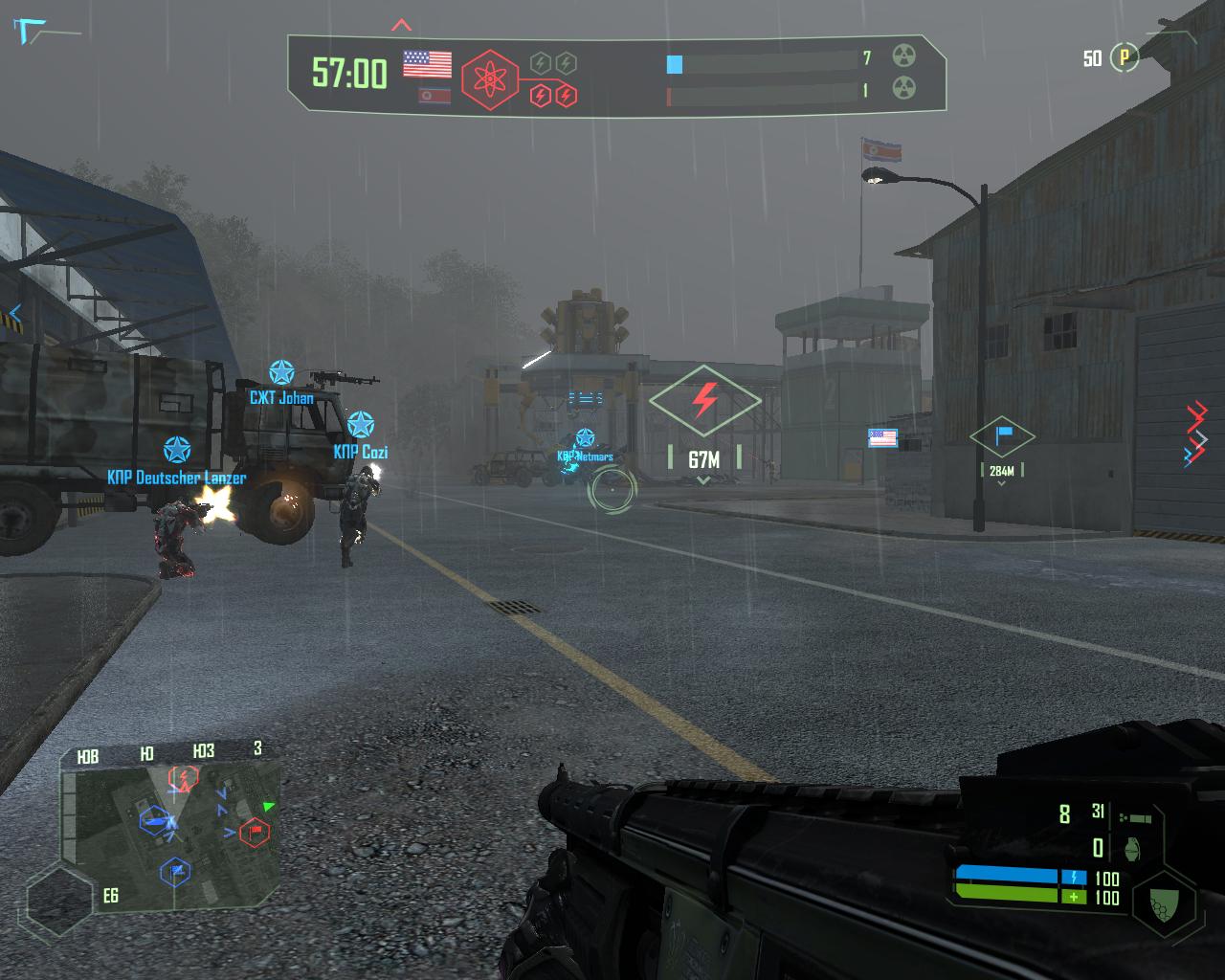1225x980 pixels.
Task: Click the red flag marker on the minimap
Action: point(254,832)
